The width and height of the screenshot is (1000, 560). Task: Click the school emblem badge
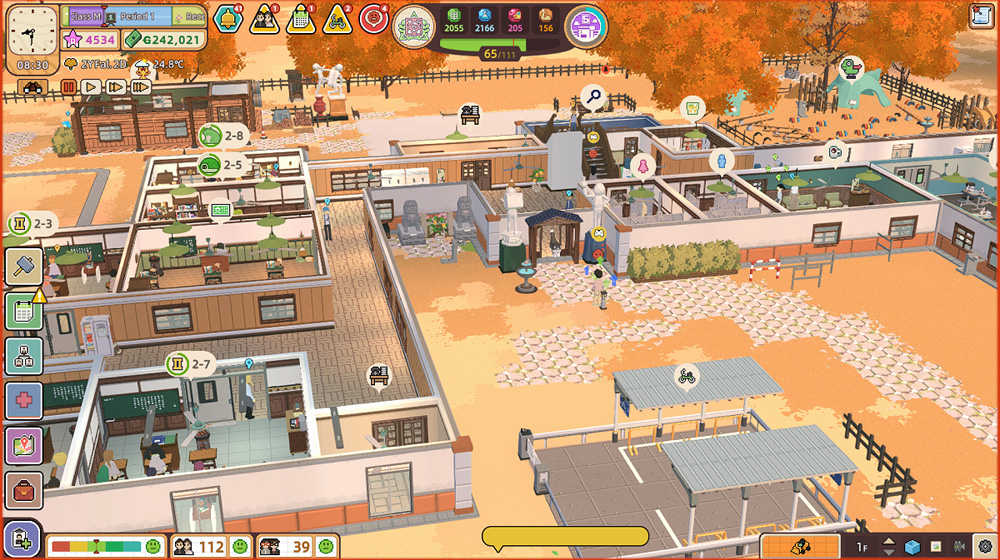click(x=413, y=25)
